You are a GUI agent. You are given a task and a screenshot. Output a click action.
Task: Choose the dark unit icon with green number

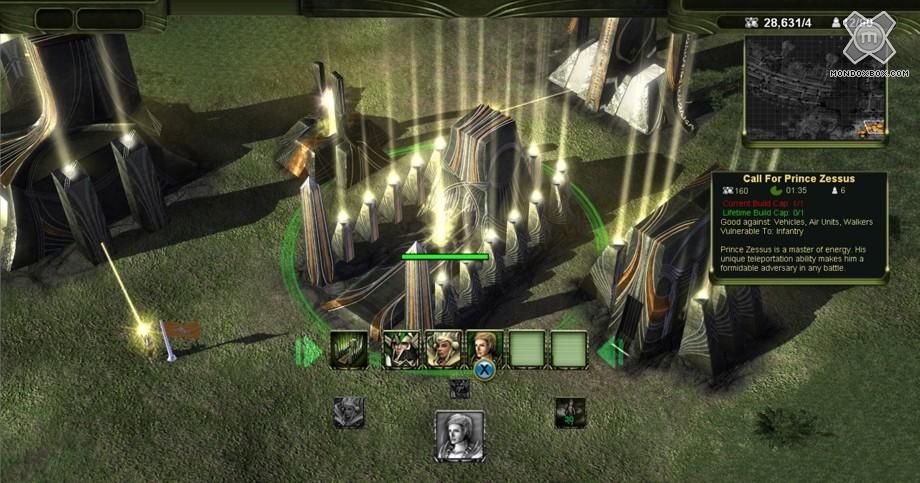point(570,412)
